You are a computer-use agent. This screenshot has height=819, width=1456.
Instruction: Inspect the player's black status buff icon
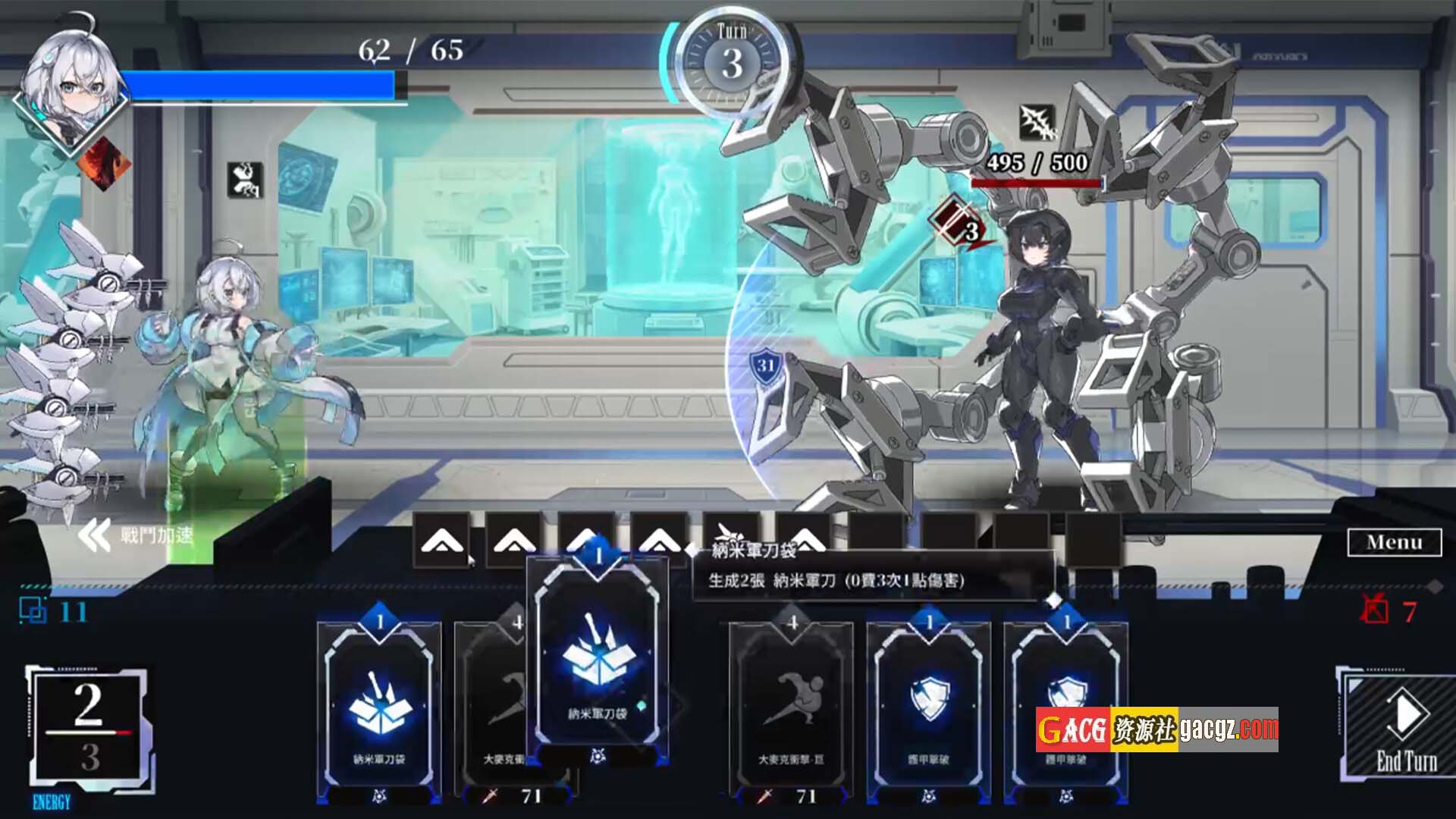245,180
